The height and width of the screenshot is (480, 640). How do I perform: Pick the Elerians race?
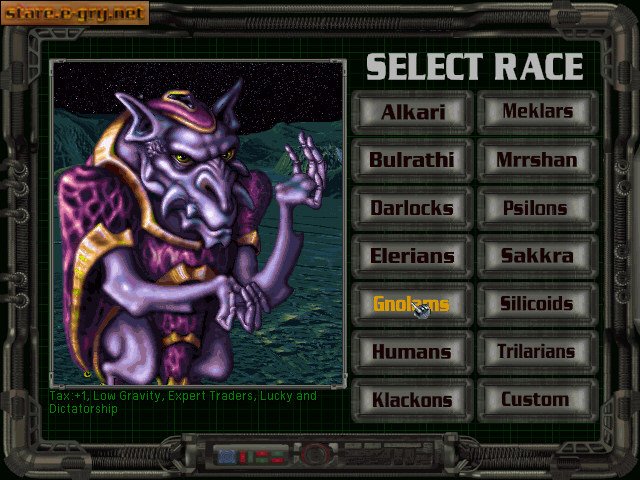click(x=411, y=256)
